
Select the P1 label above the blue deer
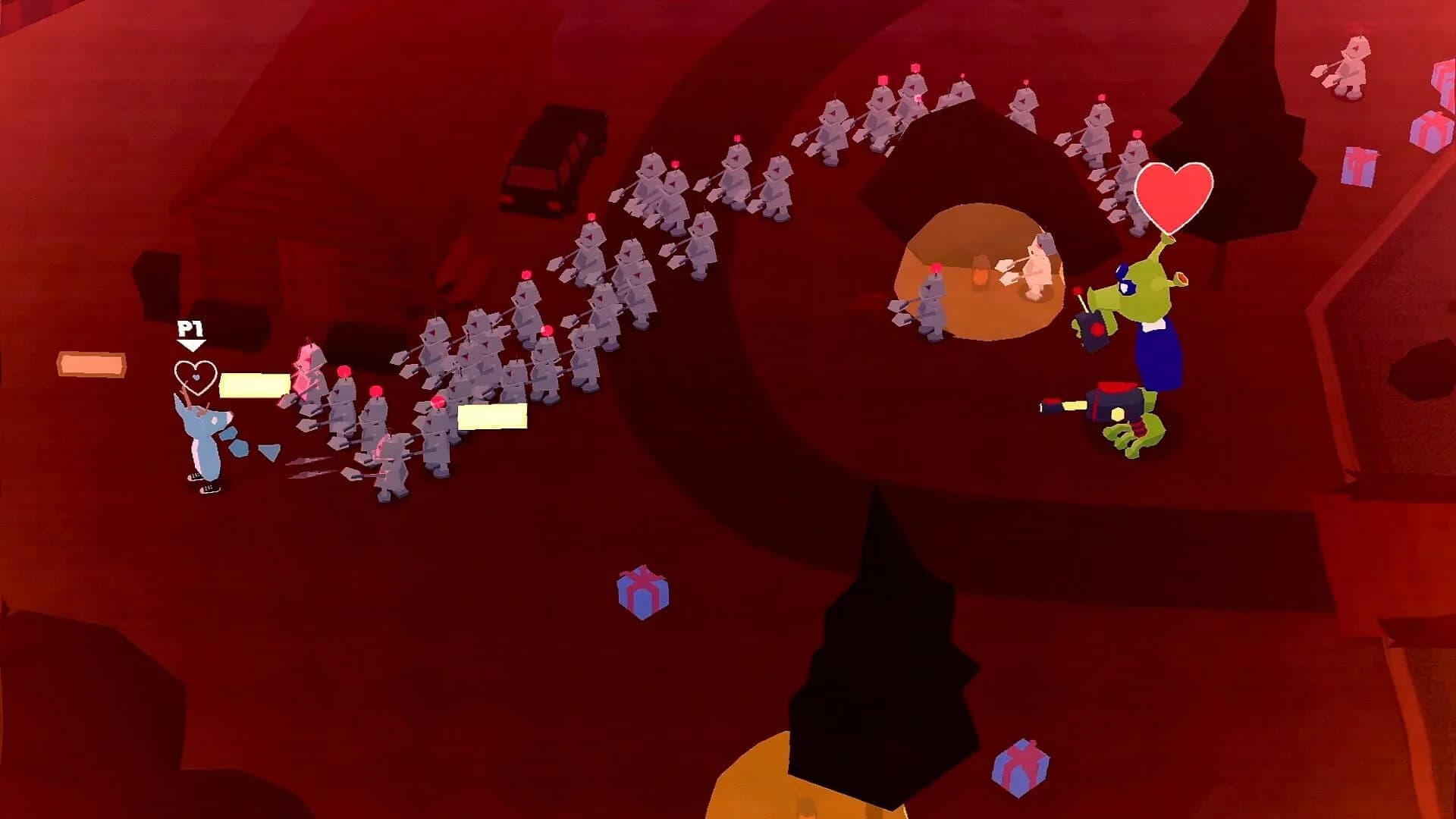click(191, 328)
